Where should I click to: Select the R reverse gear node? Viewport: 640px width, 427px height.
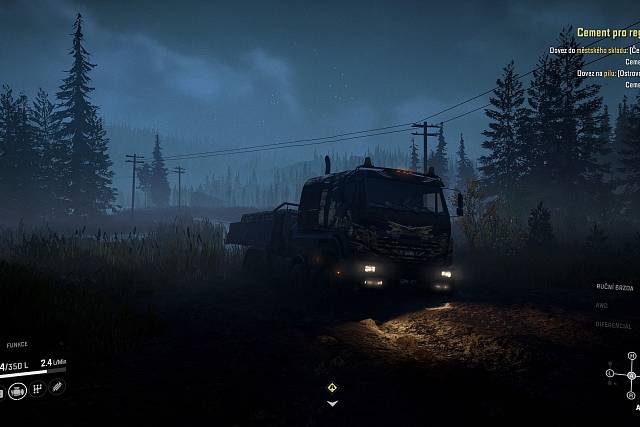(x=632, y=395)
